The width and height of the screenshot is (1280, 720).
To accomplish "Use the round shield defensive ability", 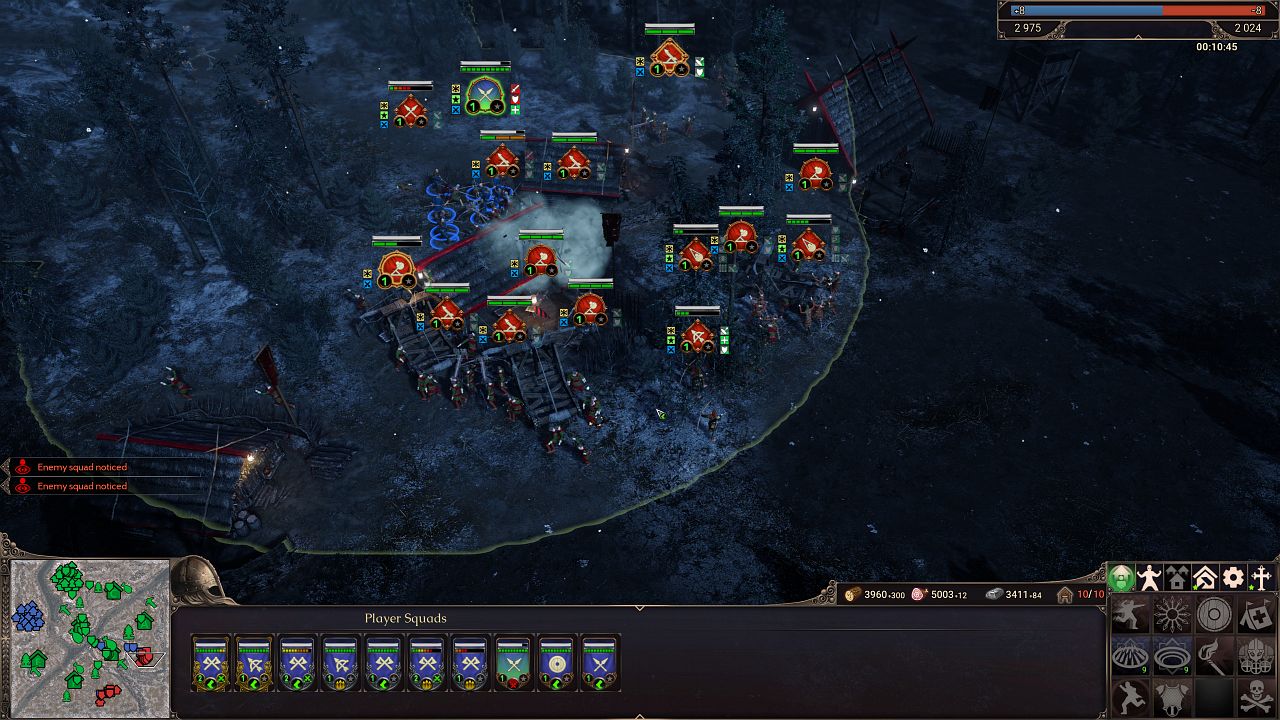I will click(1214, 615).
